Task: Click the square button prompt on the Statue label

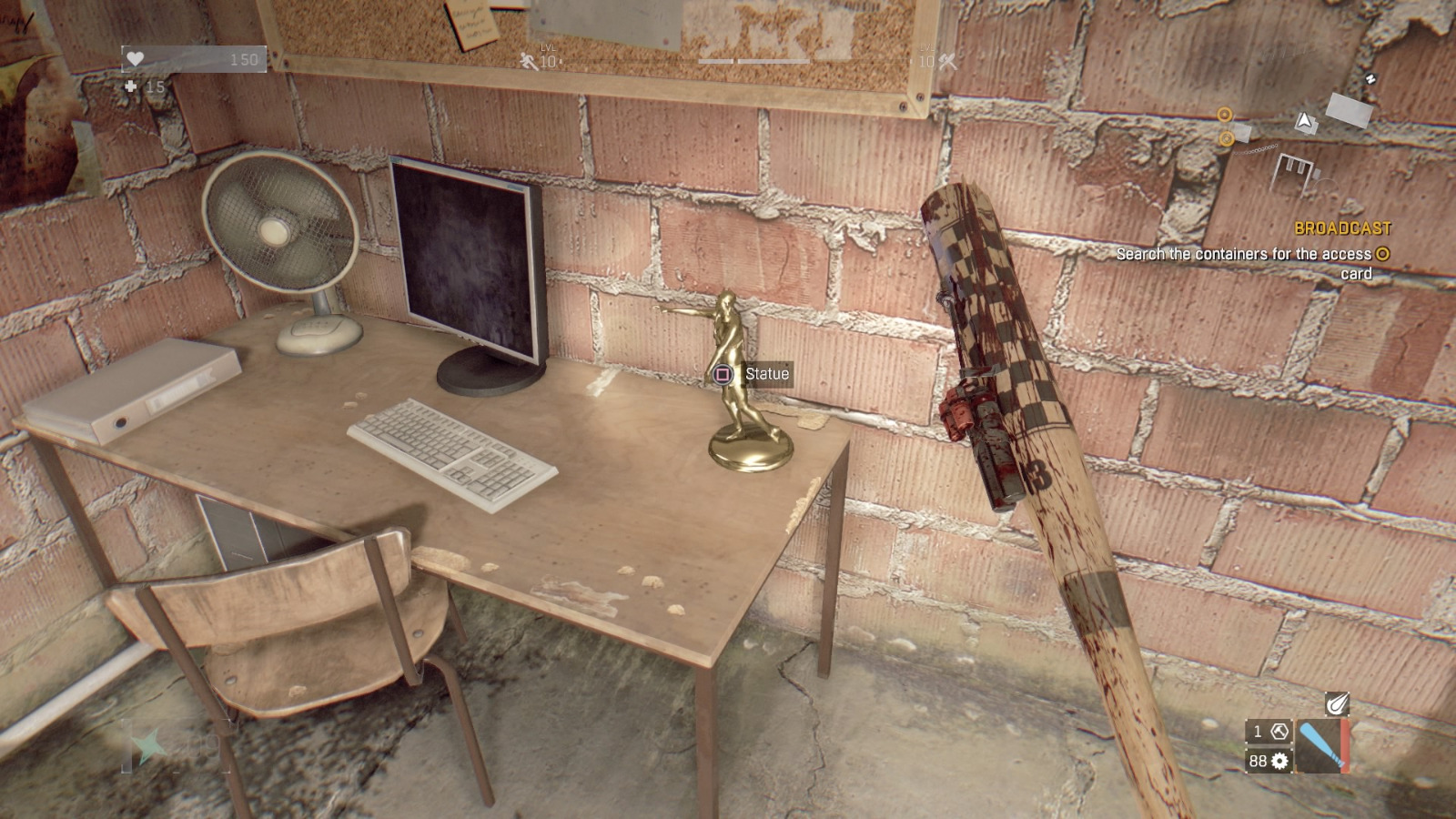Action: (x=723, y=373)
